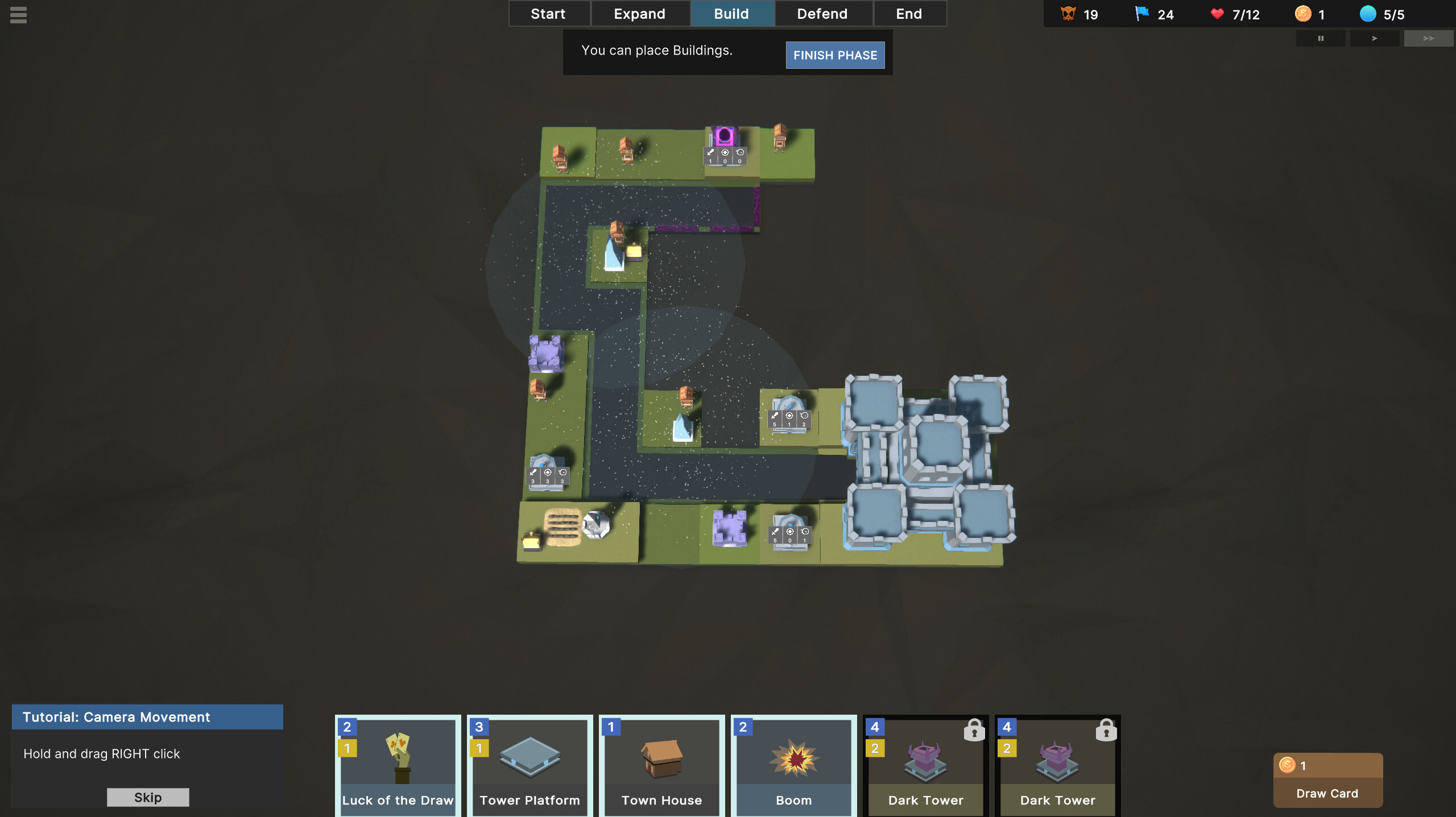Click the gold coin currency icon
Image resolution: width=1456 pixels, height=817 pixels.
coord(1302,14)
